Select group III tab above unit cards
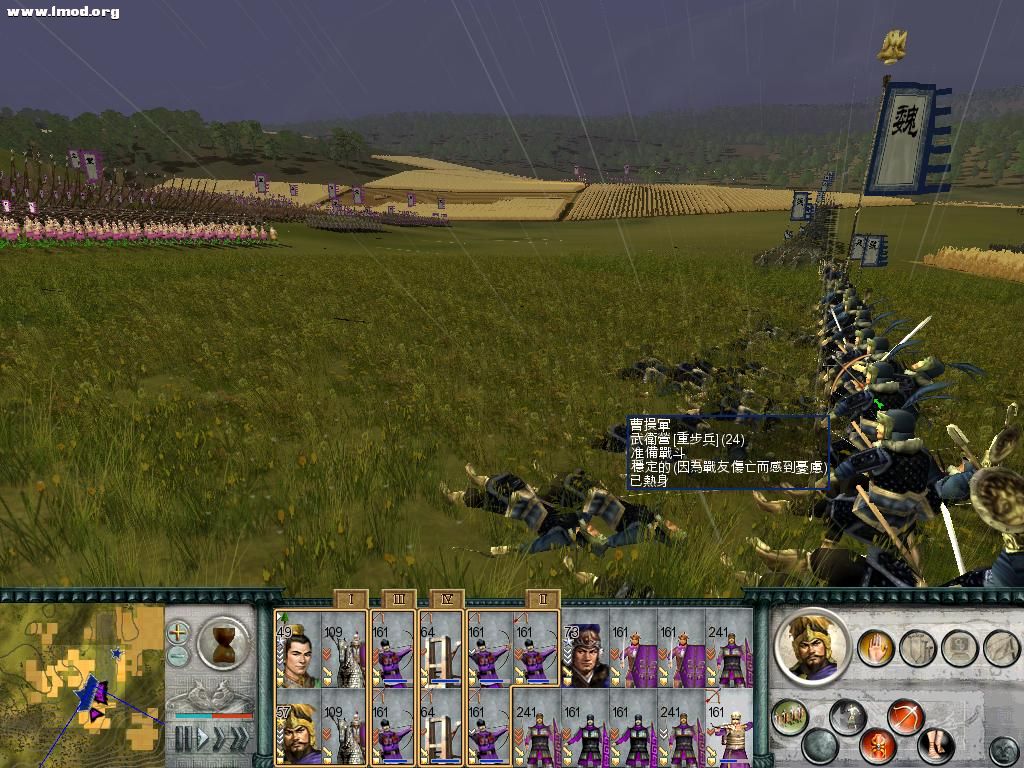Screen dimensions: 1024x768 [398, 599]
